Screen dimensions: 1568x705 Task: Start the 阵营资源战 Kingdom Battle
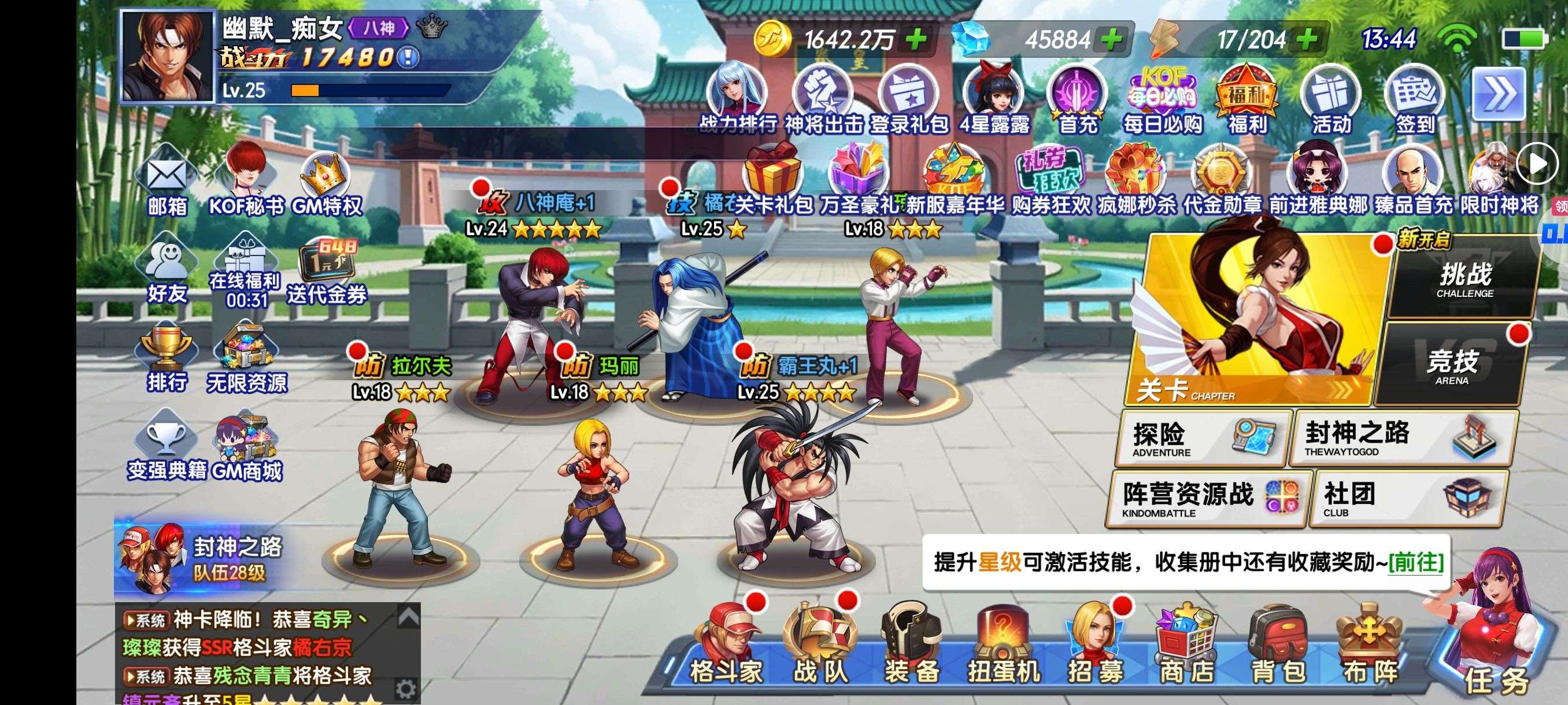(x=1207, y=499)
